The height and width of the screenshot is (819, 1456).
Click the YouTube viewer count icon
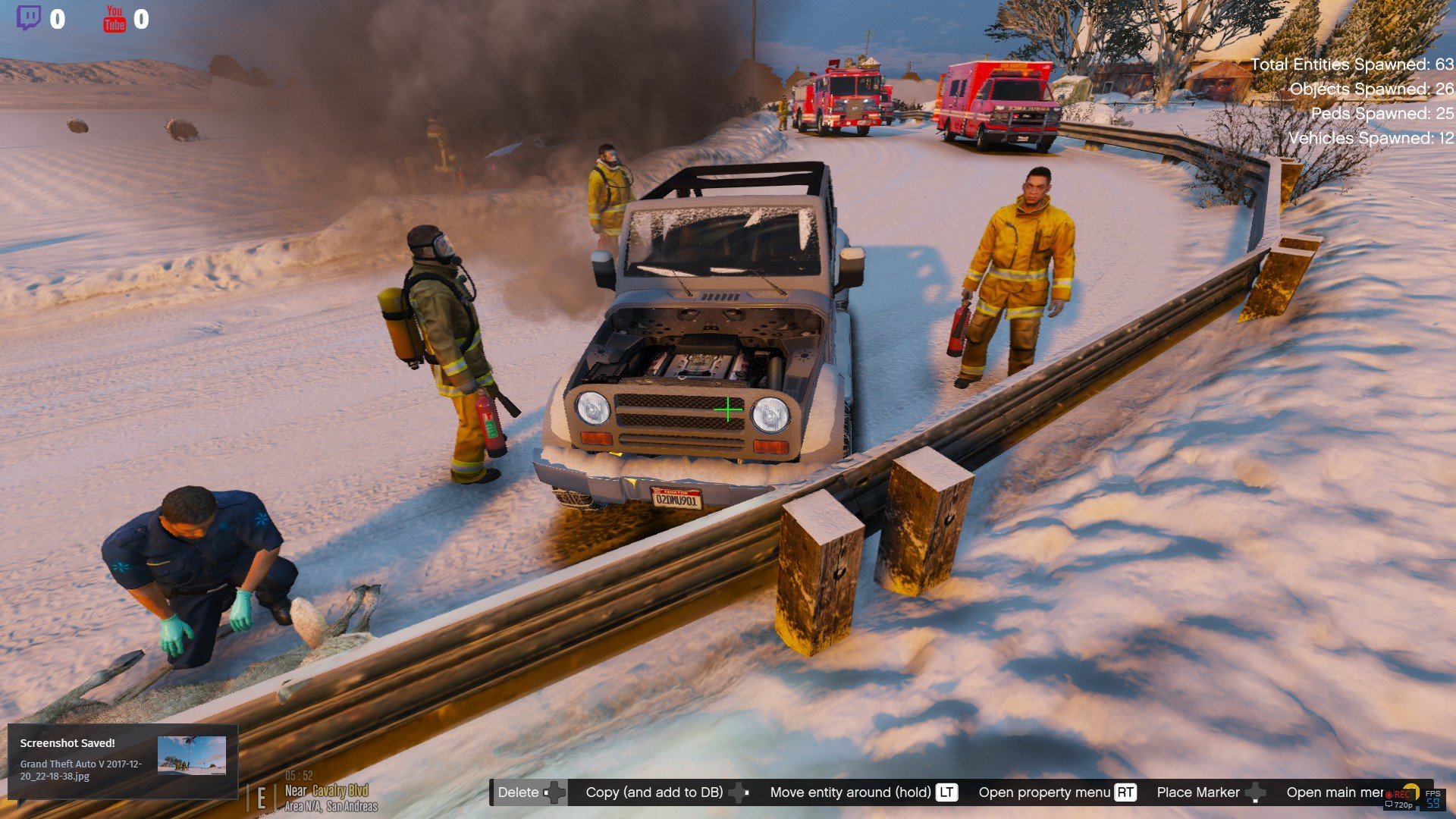[115, 19]
